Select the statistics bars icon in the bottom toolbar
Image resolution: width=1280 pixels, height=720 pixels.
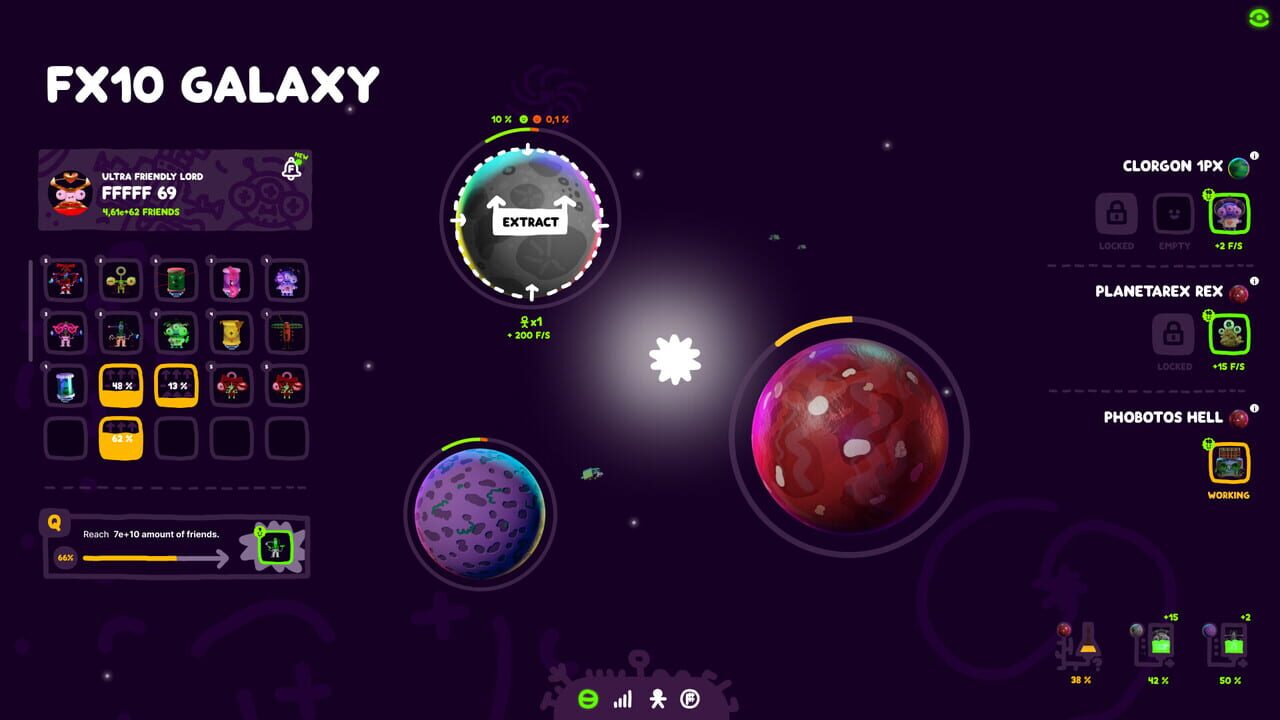click(x=622, y=701)
